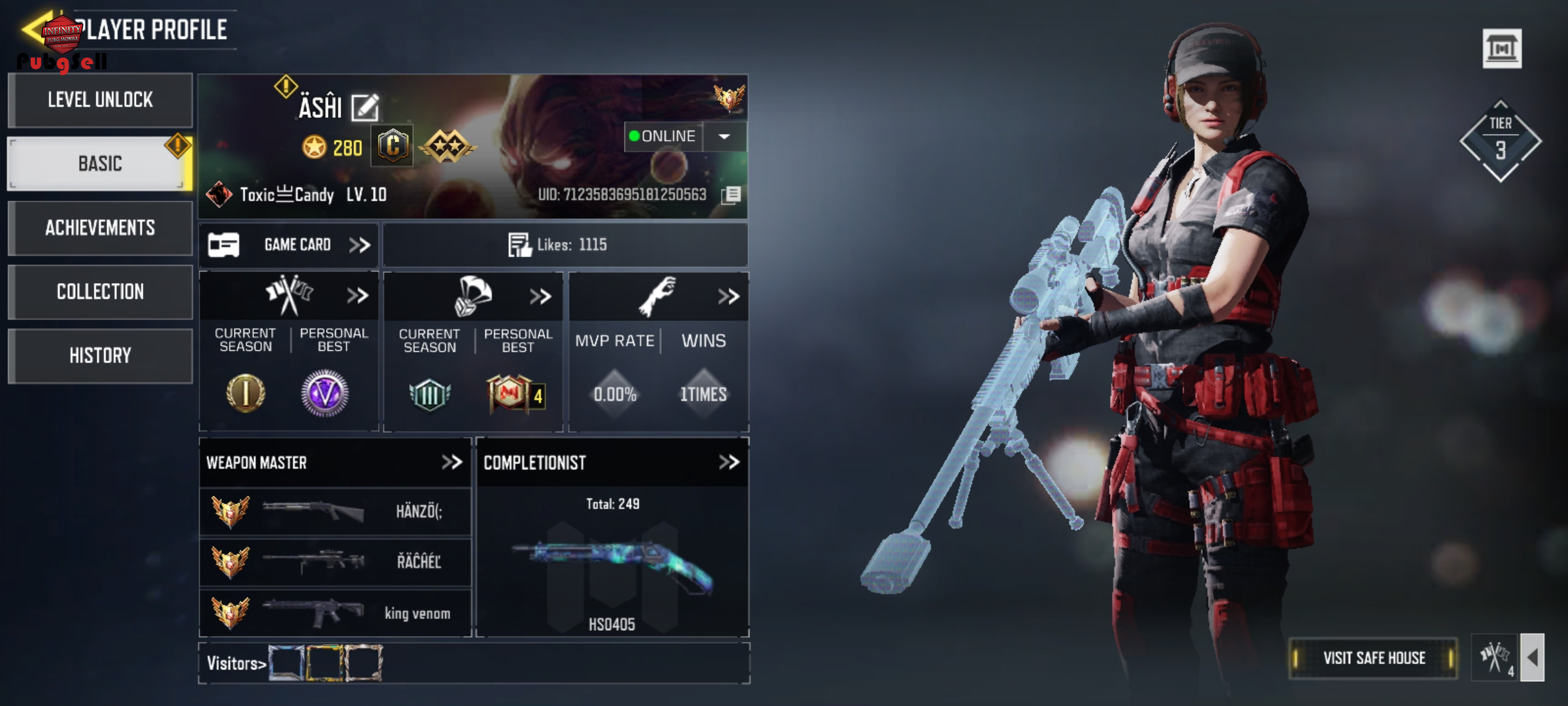
Task: Select the king venom weapon master row
Action: [335, 613]
